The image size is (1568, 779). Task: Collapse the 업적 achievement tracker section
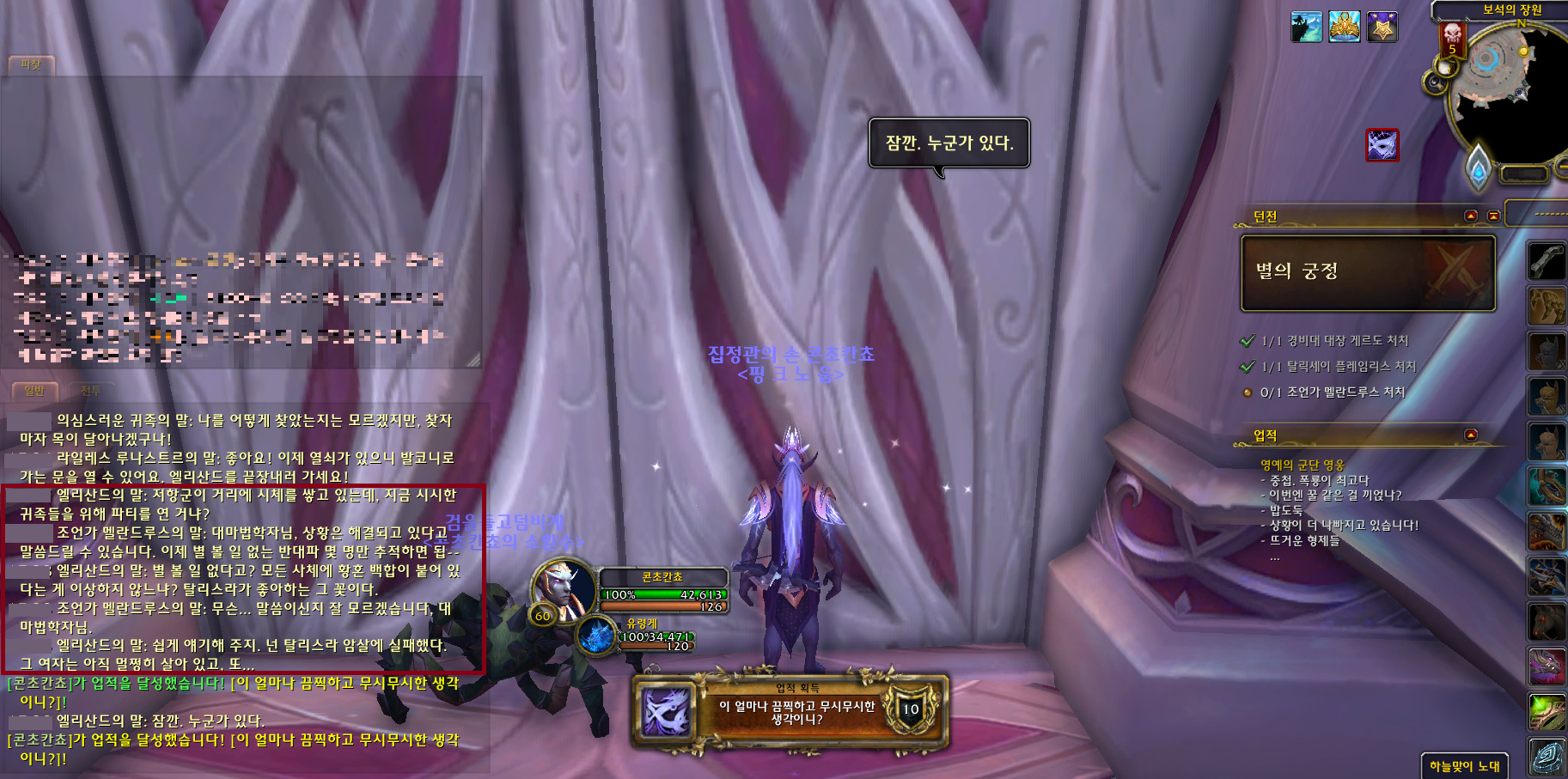(x=1470, y=435)
